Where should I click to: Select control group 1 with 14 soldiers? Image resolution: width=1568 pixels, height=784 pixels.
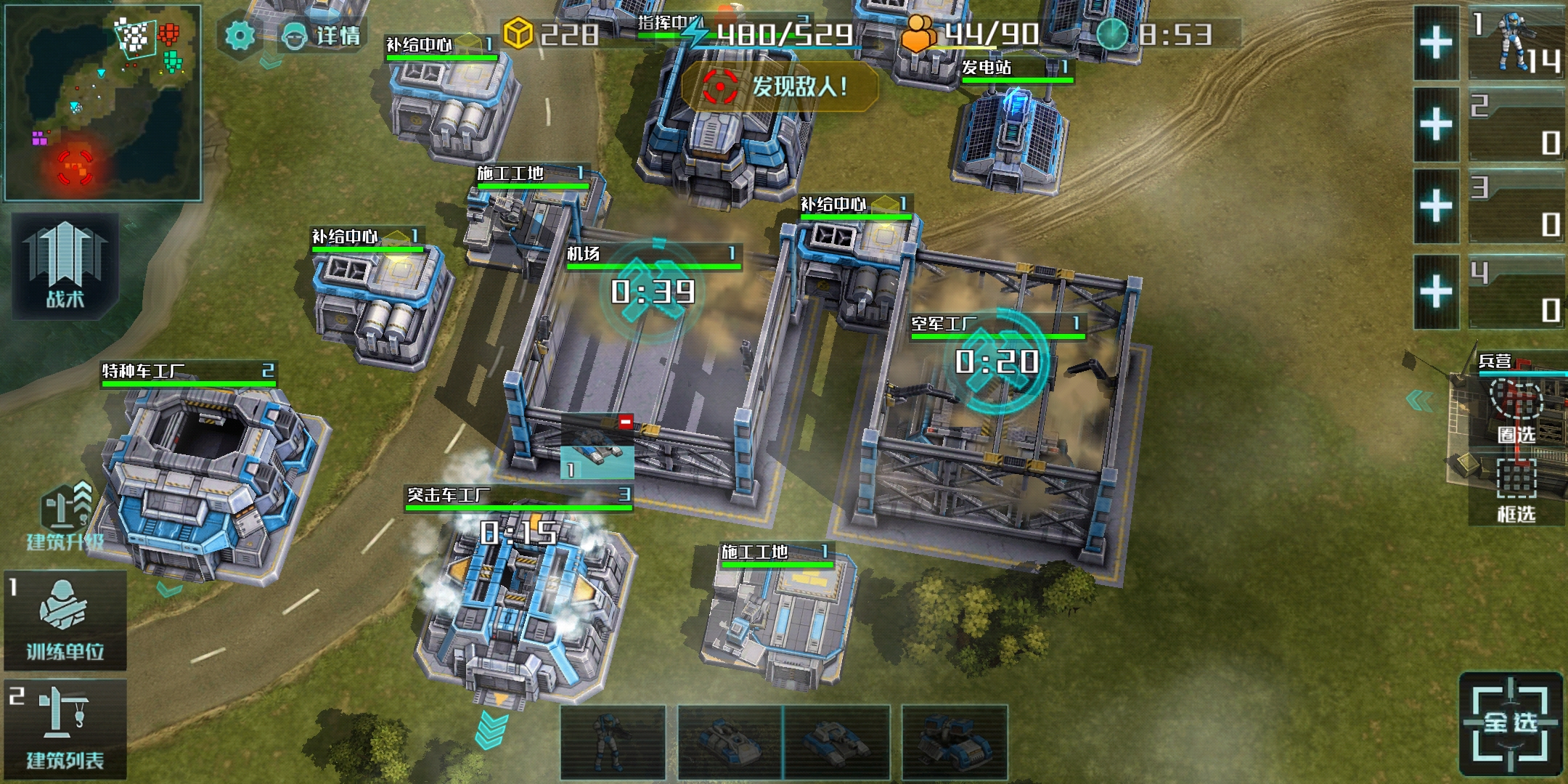[1517, 44]
